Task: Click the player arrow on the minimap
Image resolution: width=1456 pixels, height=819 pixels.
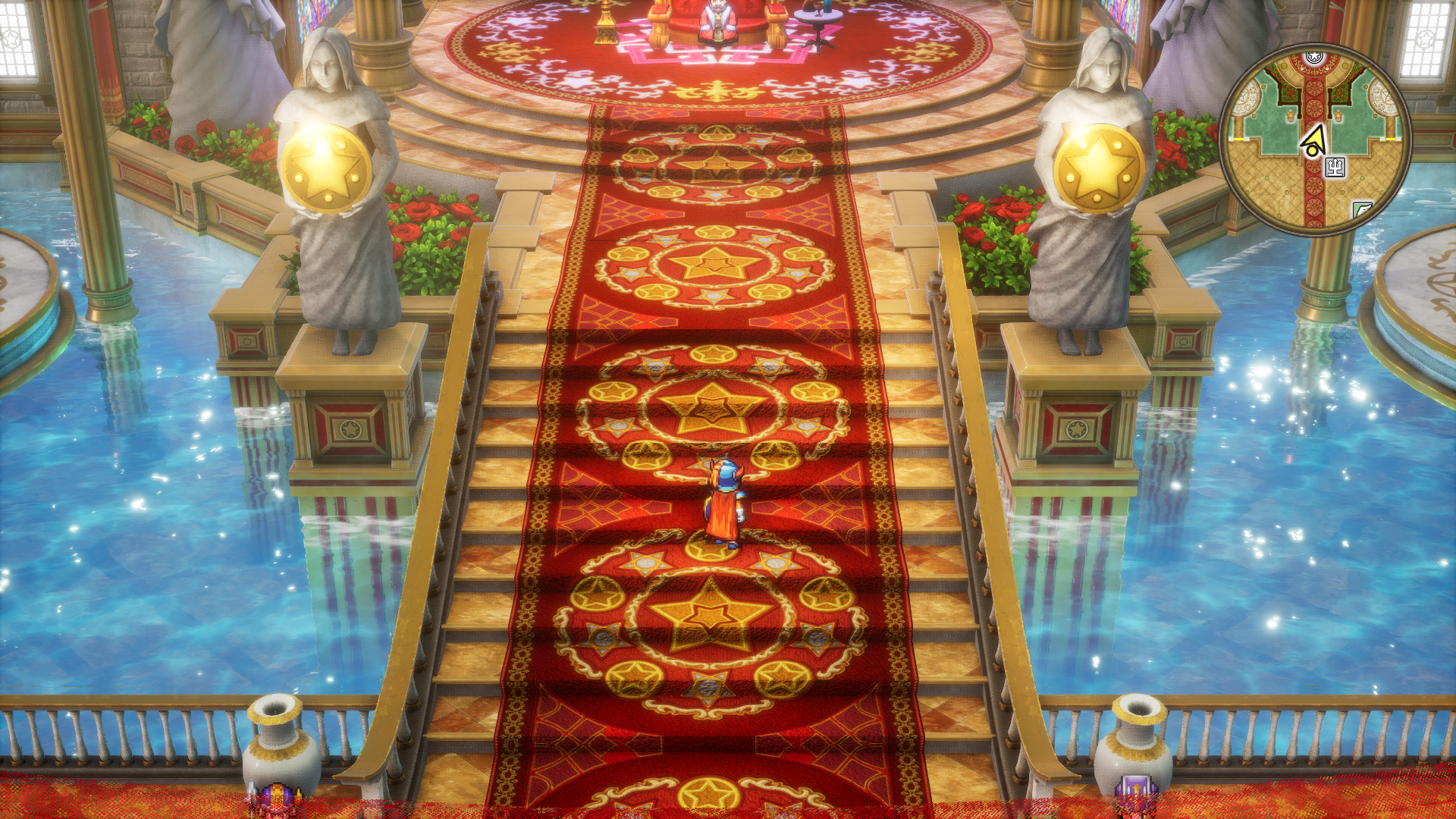Action: click(1313, 140)
